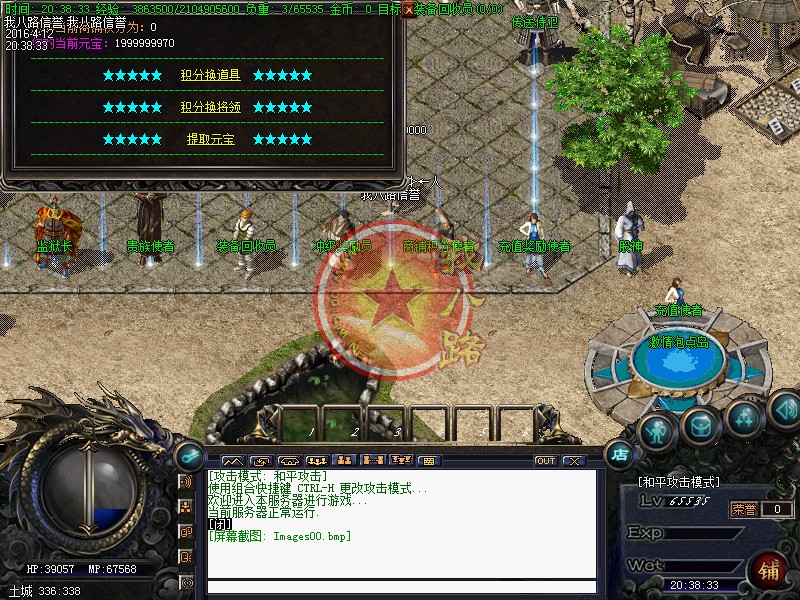This screenshot has width=800, height=600.
Task: Choose the 积分换将领 option
Action: 210,107
